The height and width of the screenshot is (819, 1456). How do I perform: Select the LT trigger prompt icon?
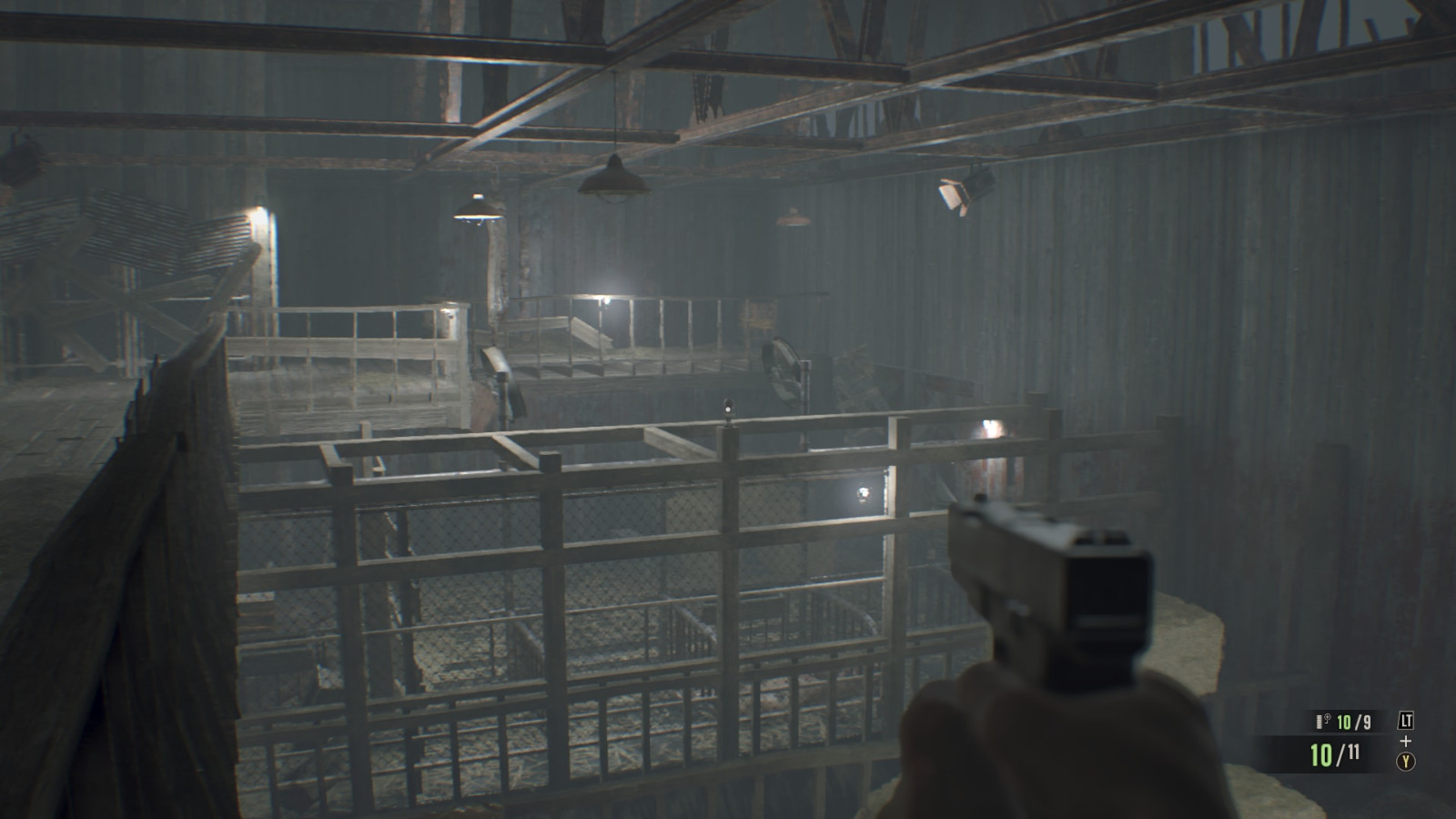pyautogui.click(x=1406, y=720)
